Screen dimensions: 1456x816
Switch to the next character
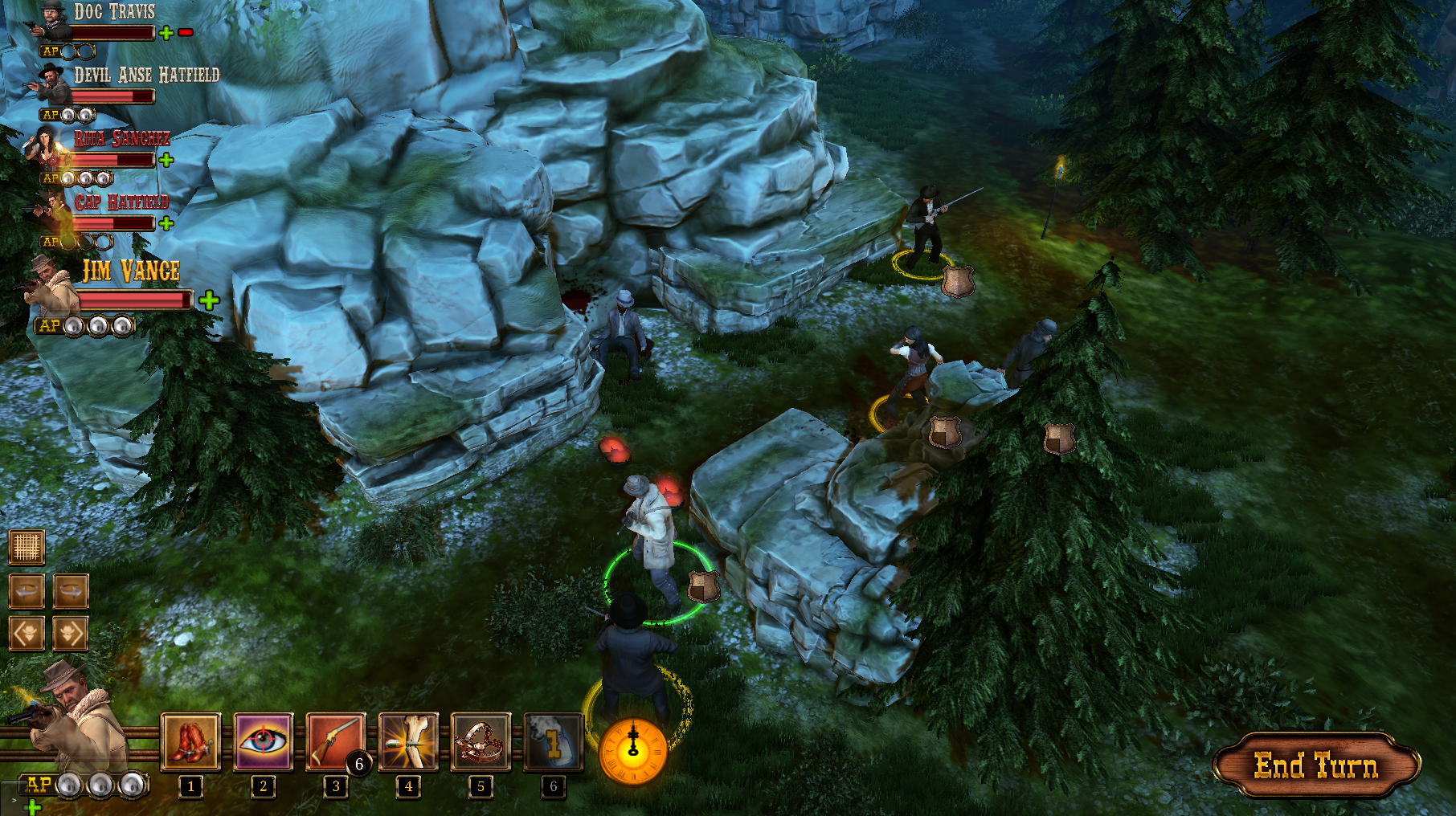click(x=71, y=634)
